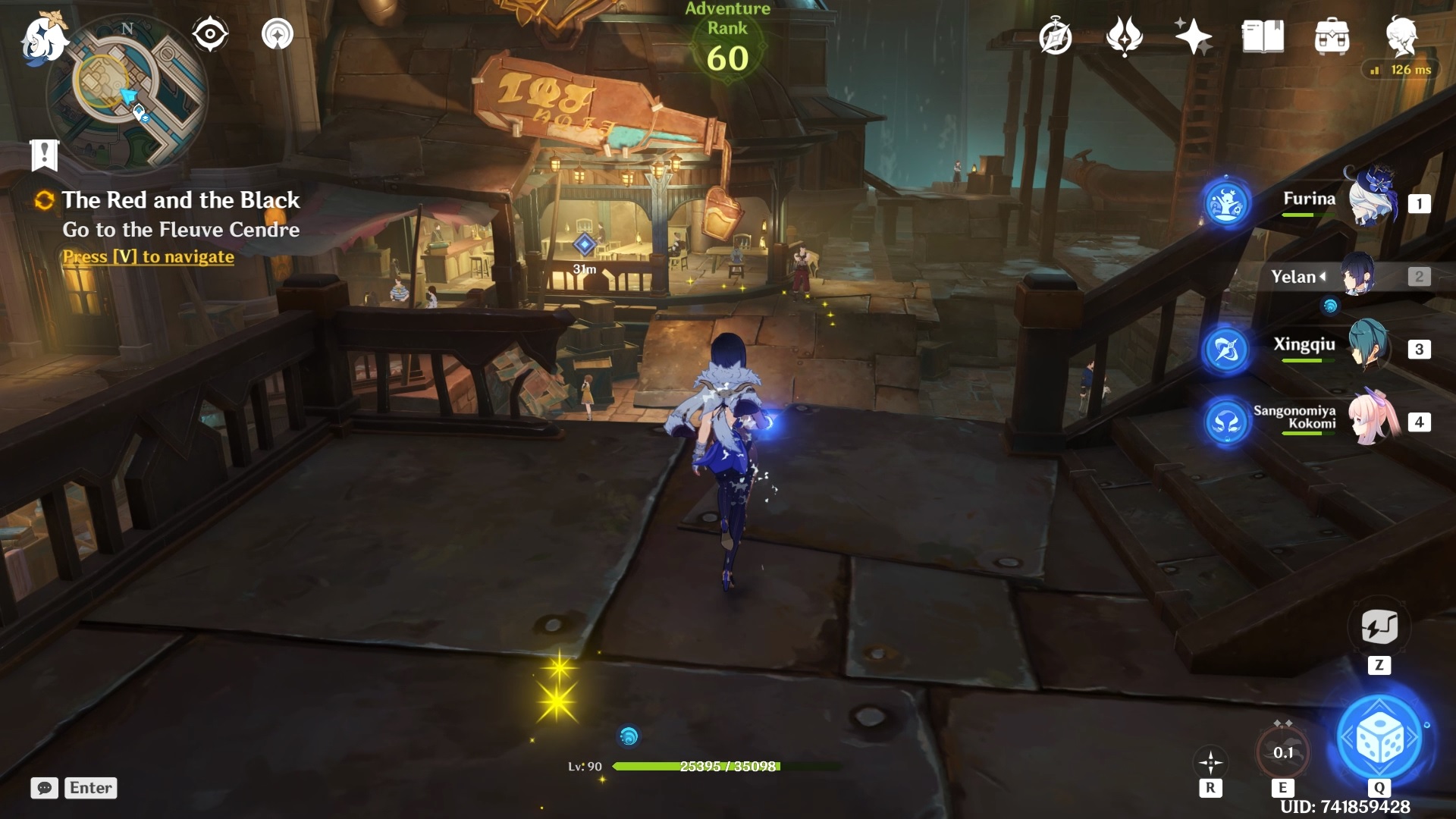
Task: Open the Paimon menu icon
Action: [x=43, y=36]
